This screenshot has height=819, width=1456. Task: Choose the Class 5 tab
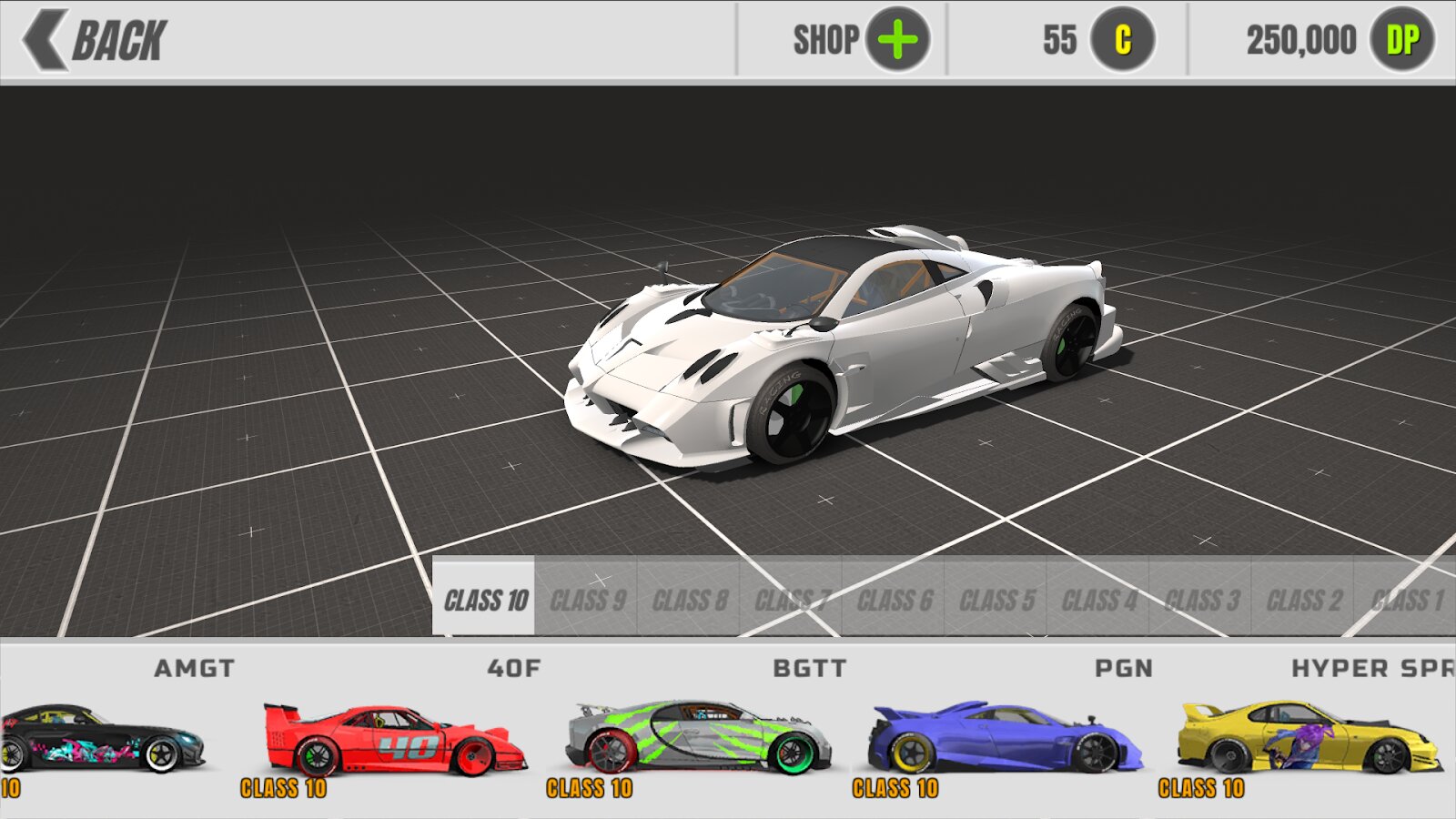coord(996,600)
